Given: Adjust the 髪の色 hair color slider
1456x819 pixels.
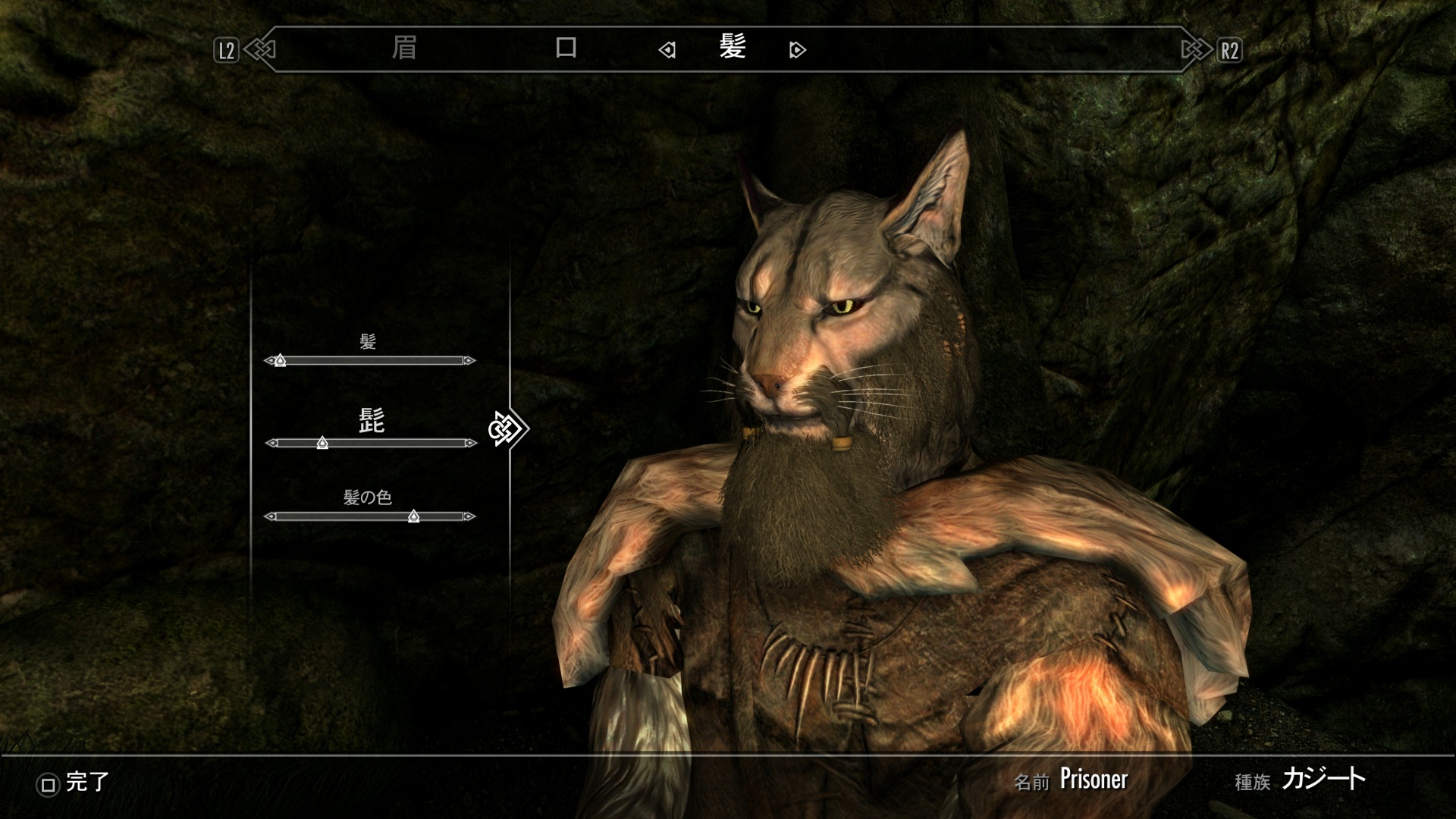Looking at the screenshot, I should click(413, 516).
